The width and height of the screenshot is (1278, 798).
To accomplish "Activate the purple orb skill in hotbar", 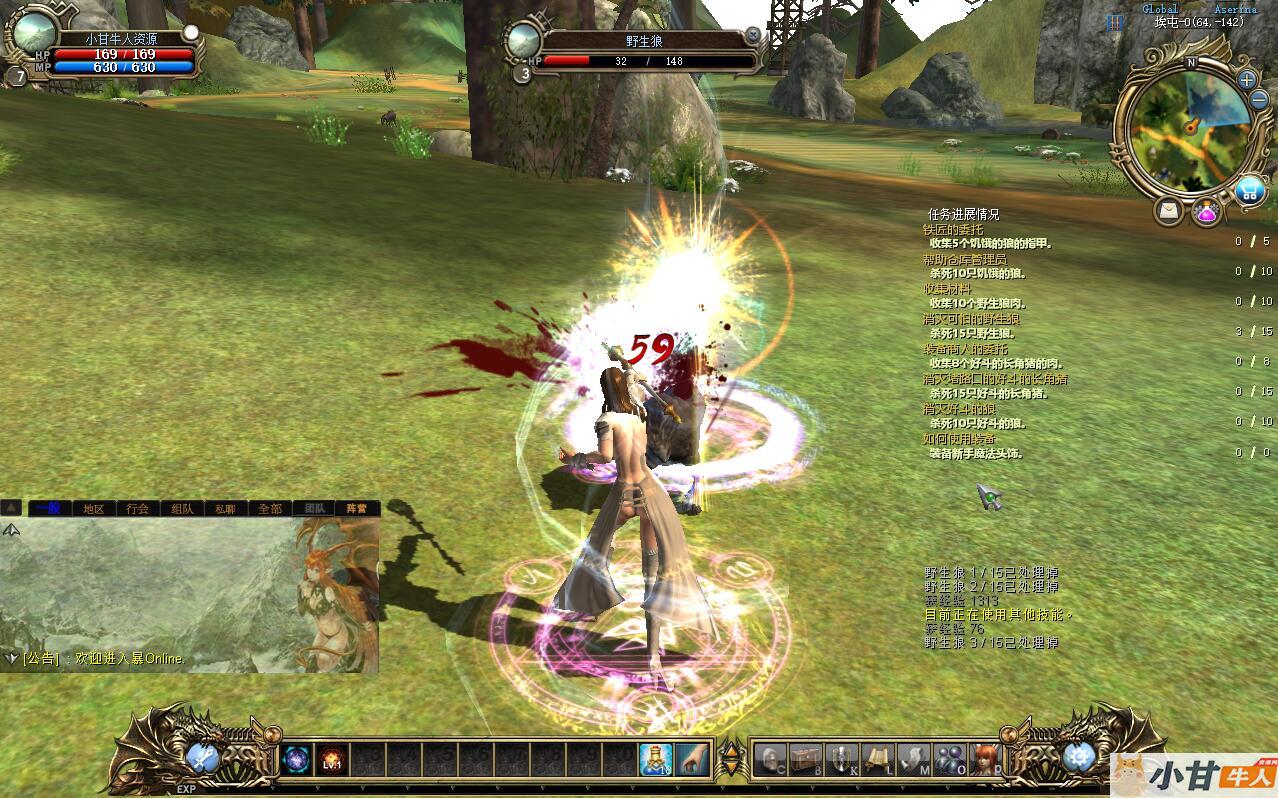I will (x=296, y=760).
